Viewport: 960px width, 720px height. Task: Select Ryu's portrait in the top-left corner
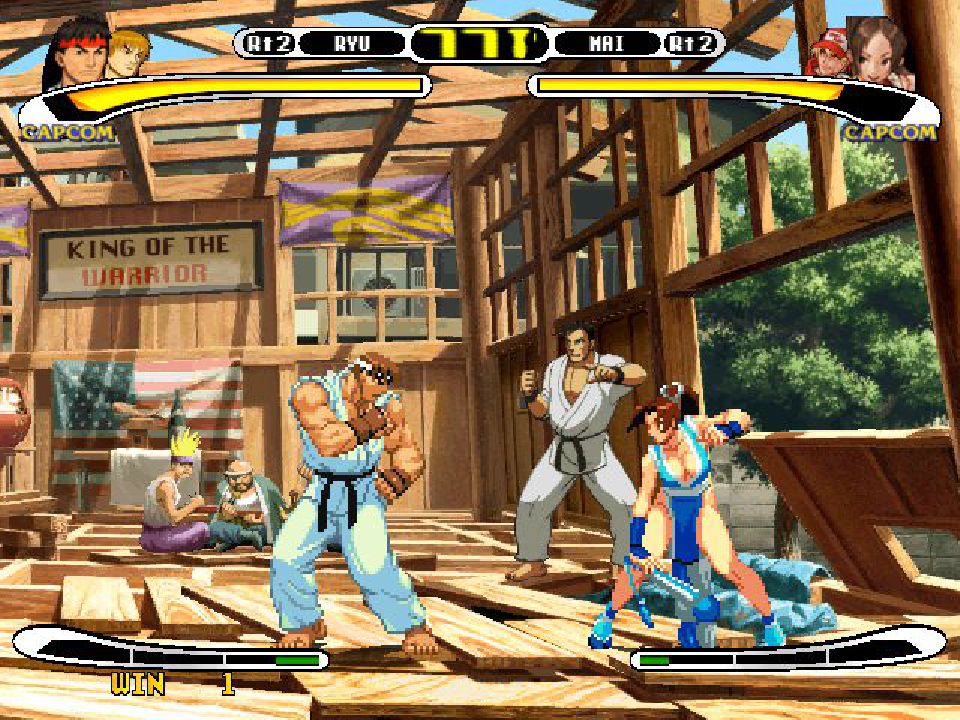click(75, 50)
